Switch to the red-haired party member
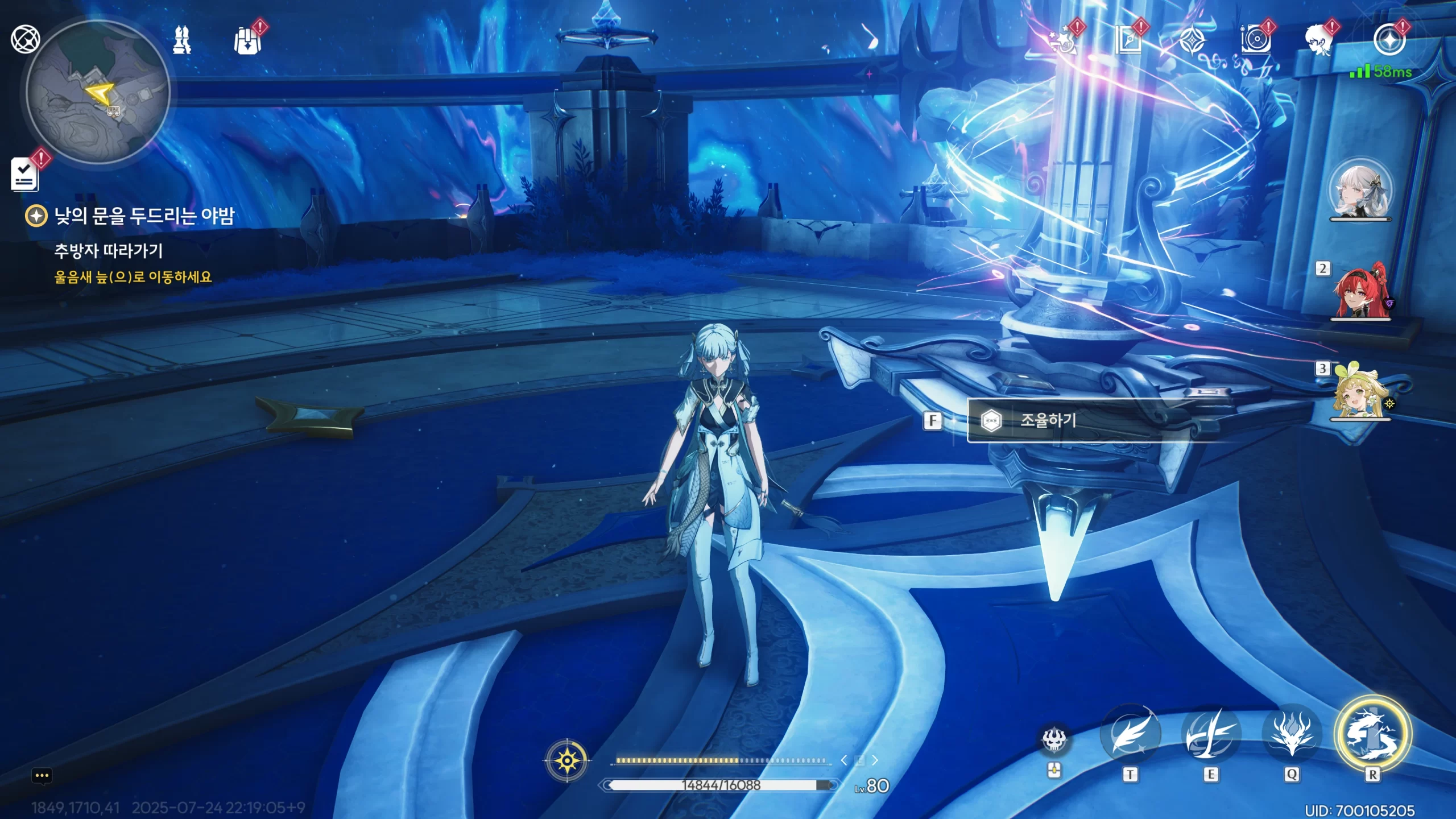 pyautogui.click(x=1360, y=291)
